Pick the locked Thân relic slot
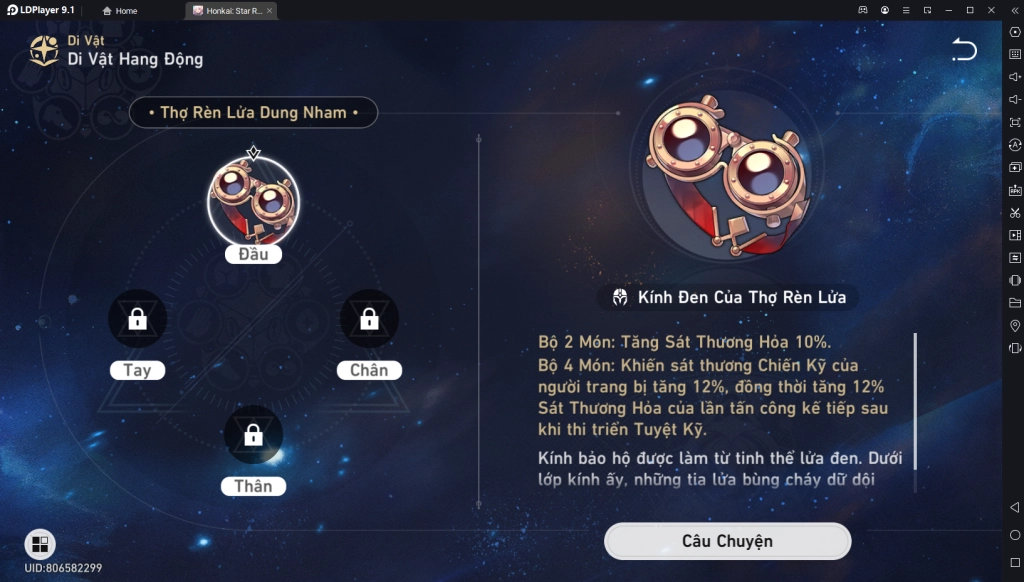 pos(253,435)
